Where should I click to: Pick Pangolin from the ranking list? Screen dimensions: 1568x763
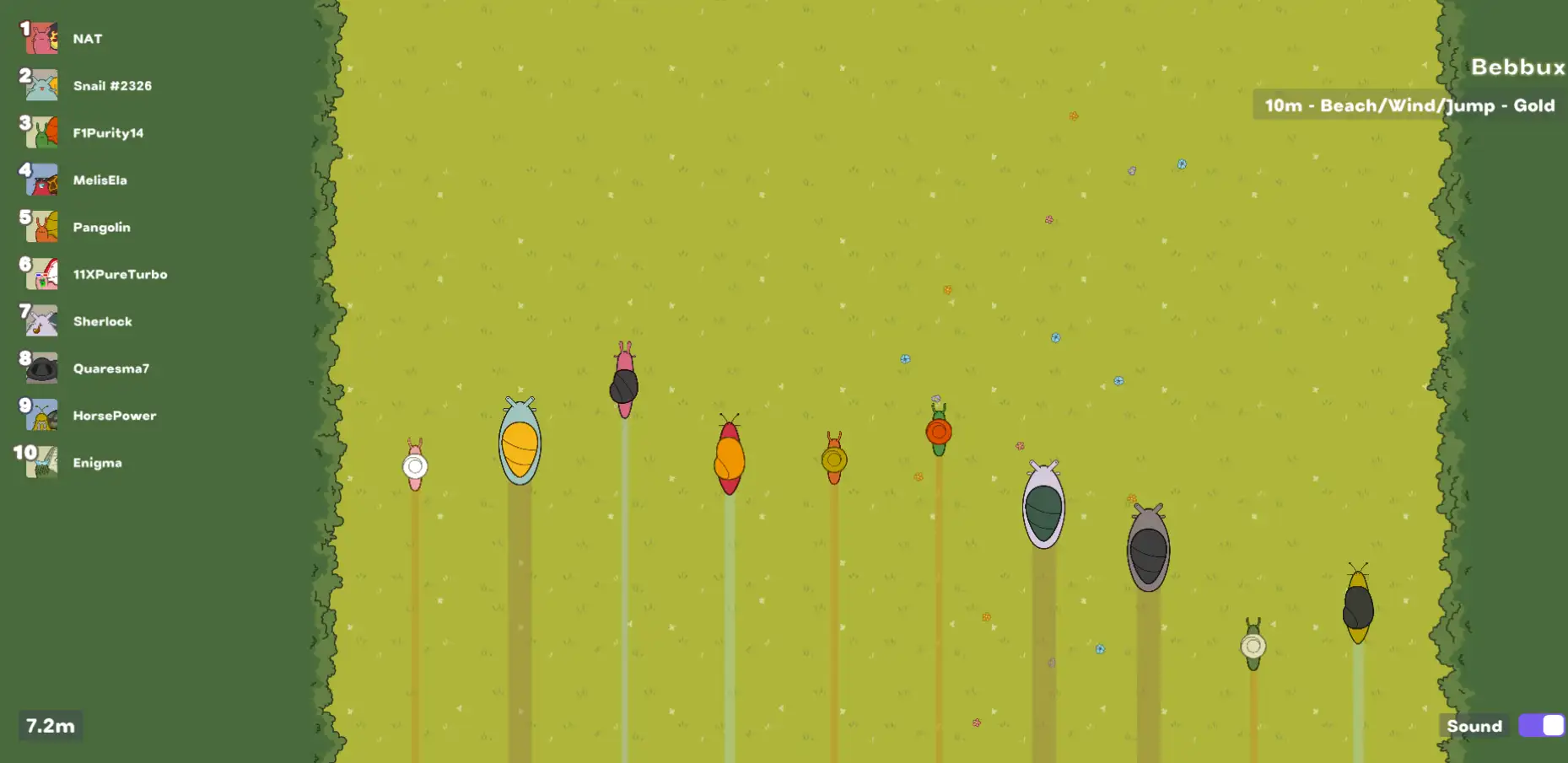[x=101, y=228]
